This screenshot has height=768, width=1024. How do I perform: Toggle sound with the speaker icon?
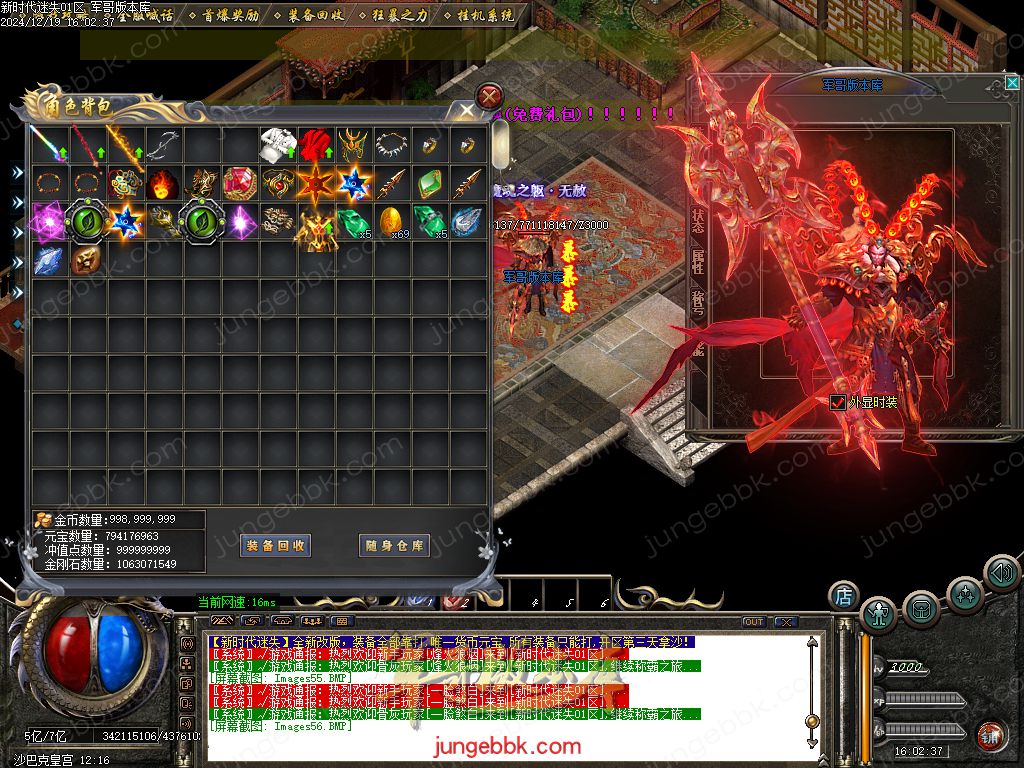[1001, 572]
